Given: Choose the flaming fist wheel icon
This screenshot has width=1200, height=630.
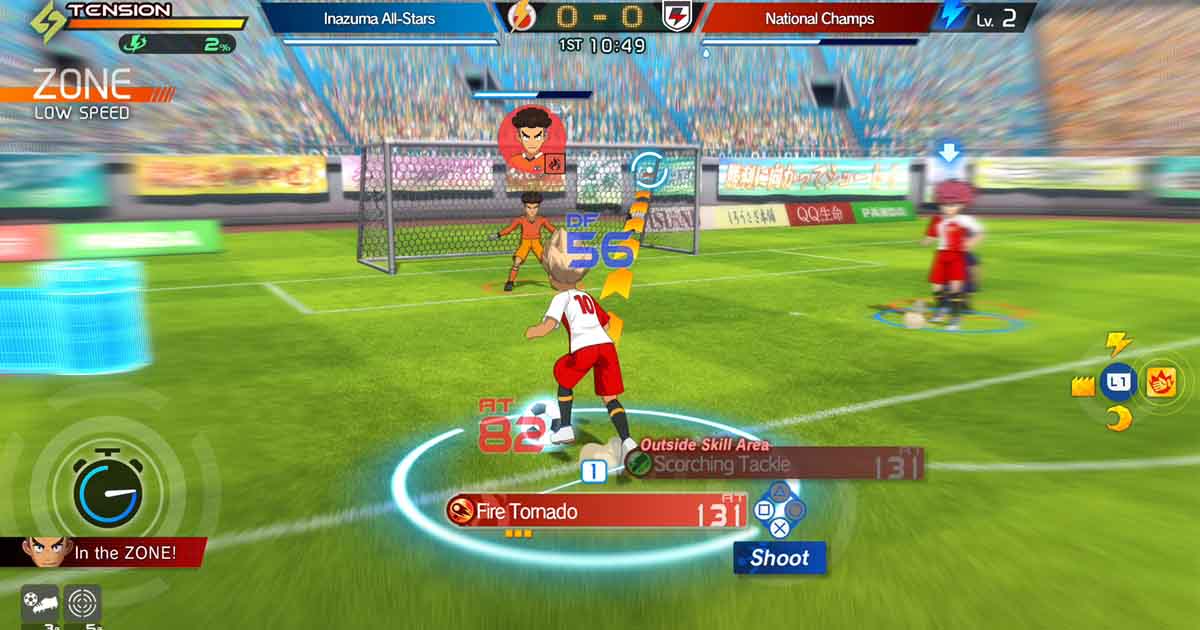Looking at the screenshot, I should click(1162, 381).
